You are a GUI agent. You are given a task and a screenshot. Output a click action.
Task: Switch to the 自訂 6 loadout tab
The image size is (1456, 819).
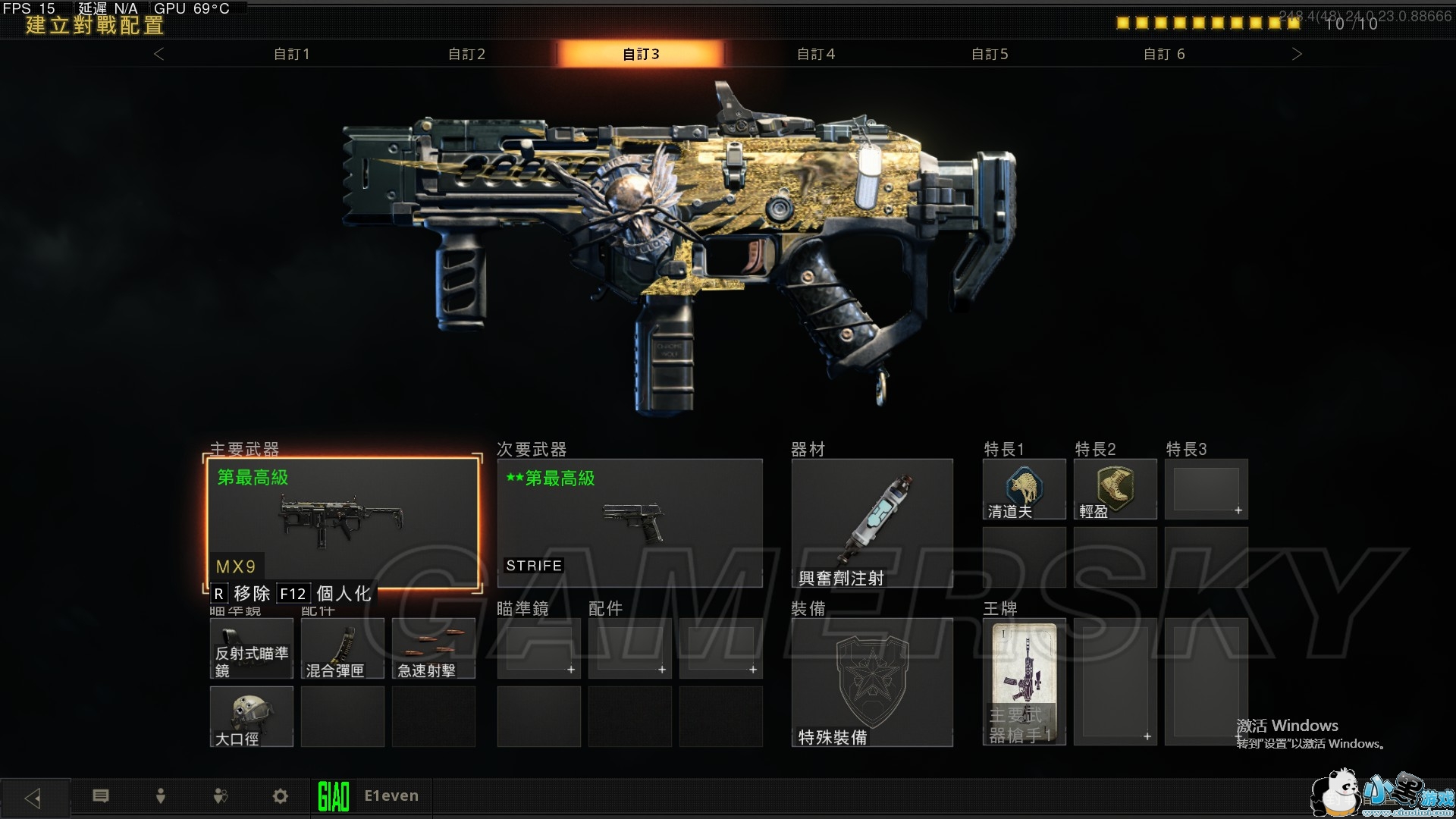point(1164,54)
